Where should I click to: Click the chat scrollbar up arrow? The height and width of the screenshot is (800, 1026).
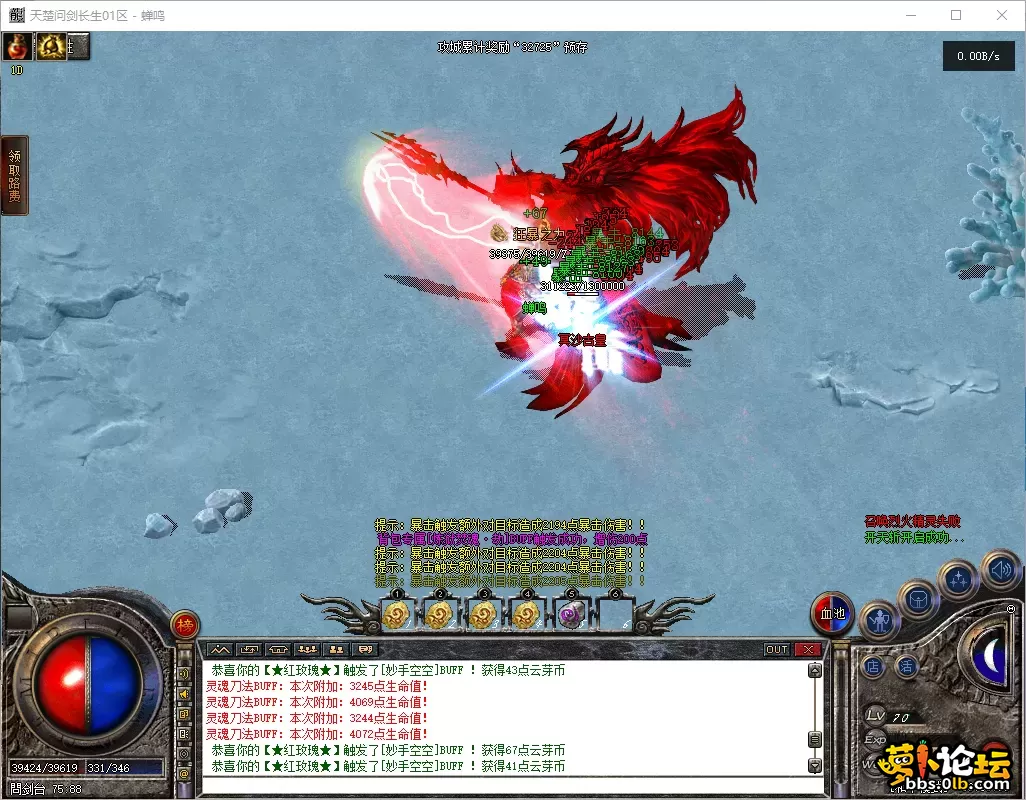click(815, 672)
